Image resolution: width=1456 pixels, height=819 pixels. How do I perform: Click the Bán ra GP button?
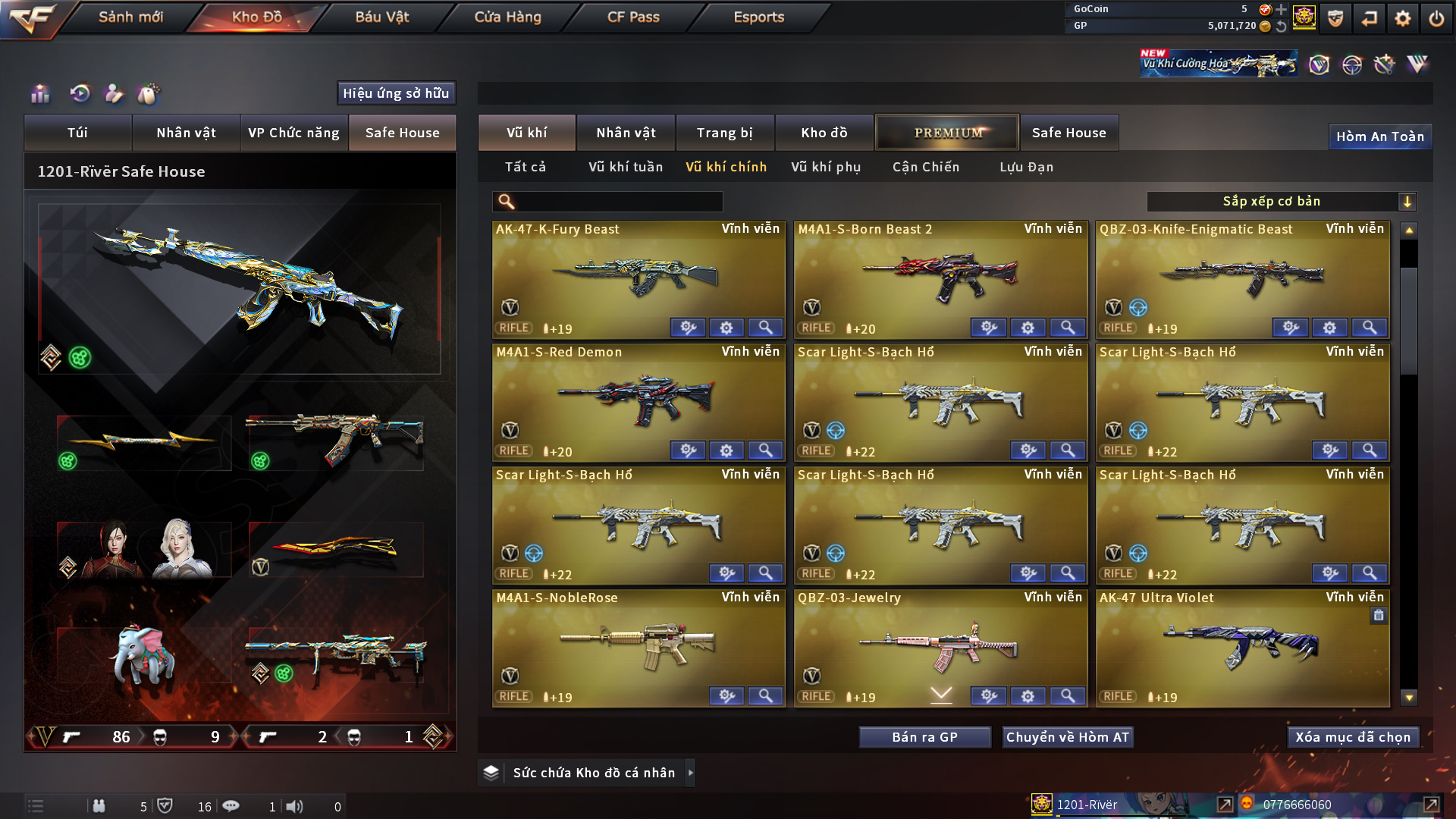click(924, 737)
